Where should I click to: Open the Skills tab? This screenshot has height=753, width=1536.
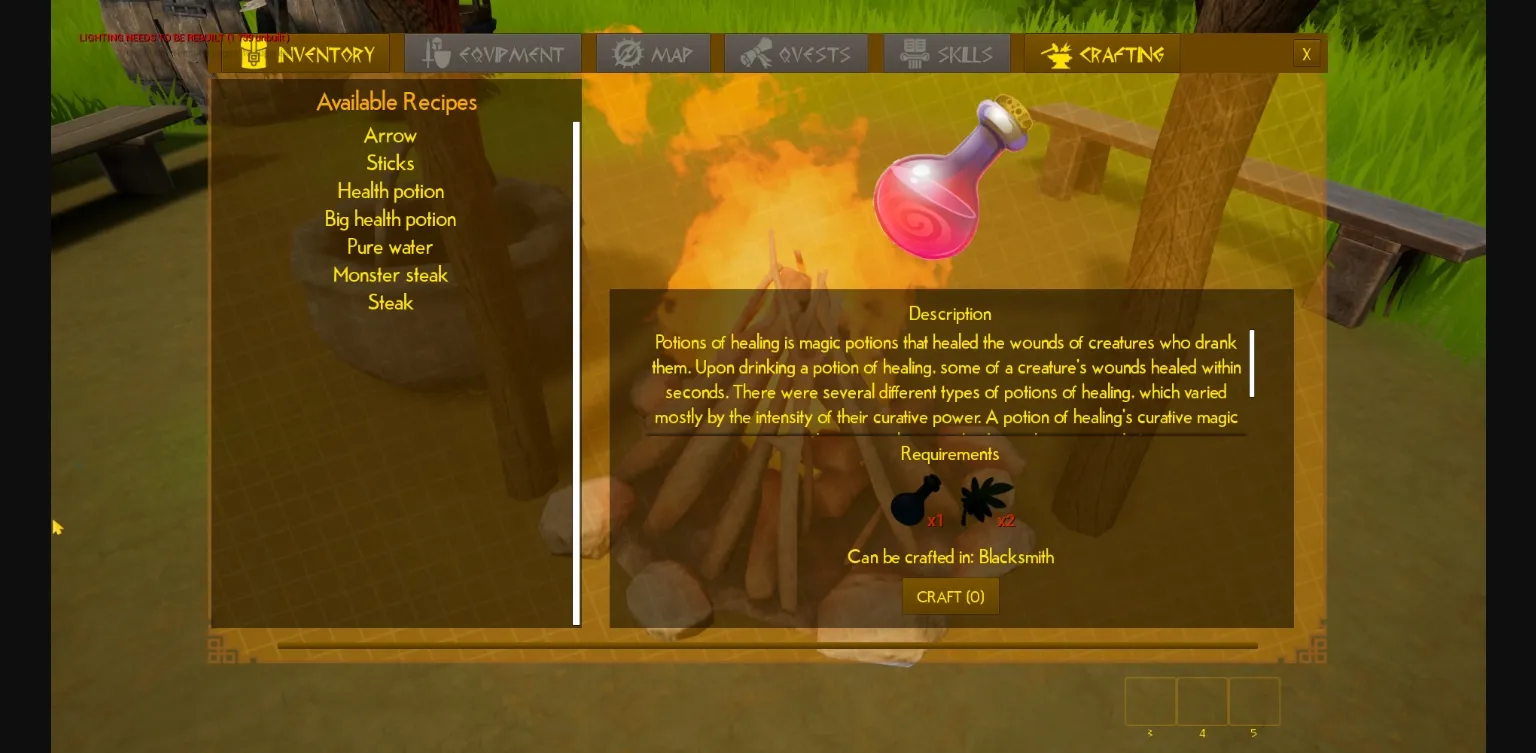(x=946, y=54)
